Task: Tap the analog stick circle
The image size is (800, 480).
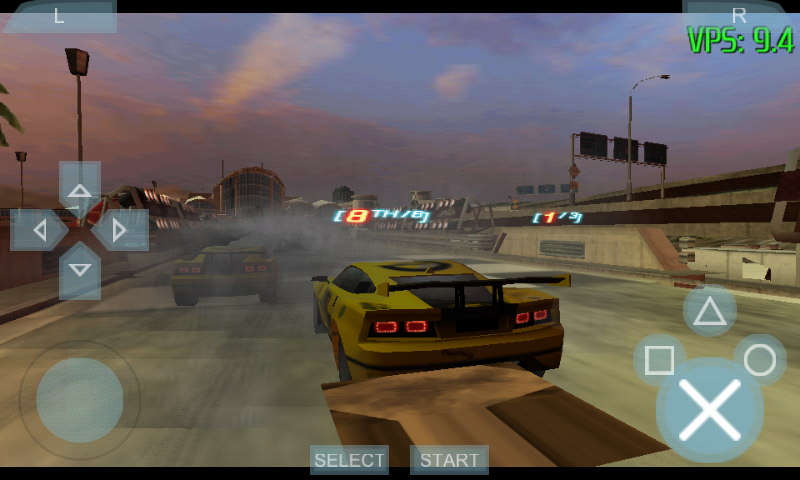Action: coord(80,400)
